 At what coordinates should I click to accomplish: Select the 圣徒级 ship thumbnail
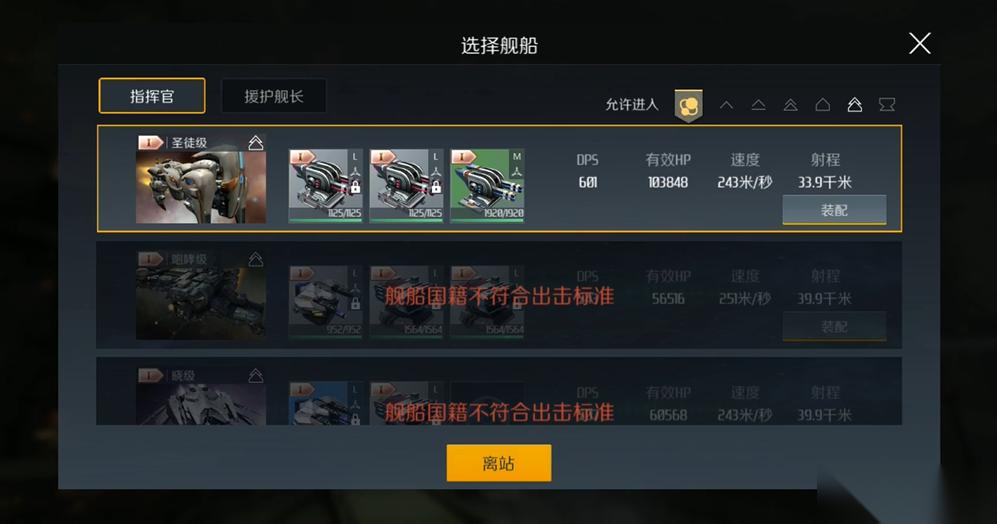click(x=200, y=178)
